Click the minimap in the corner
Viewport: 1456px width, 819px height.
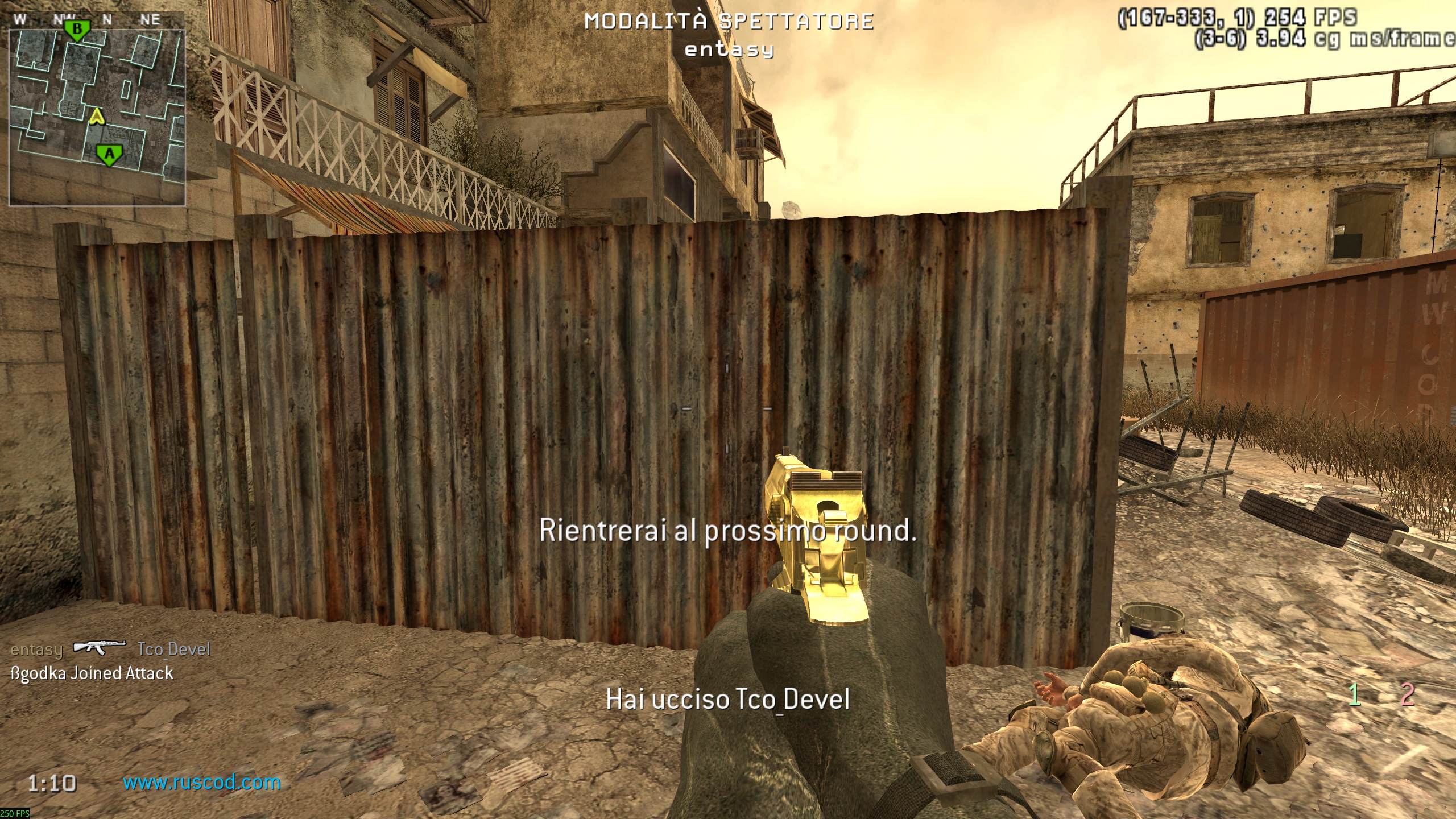(x=97, y=117)
